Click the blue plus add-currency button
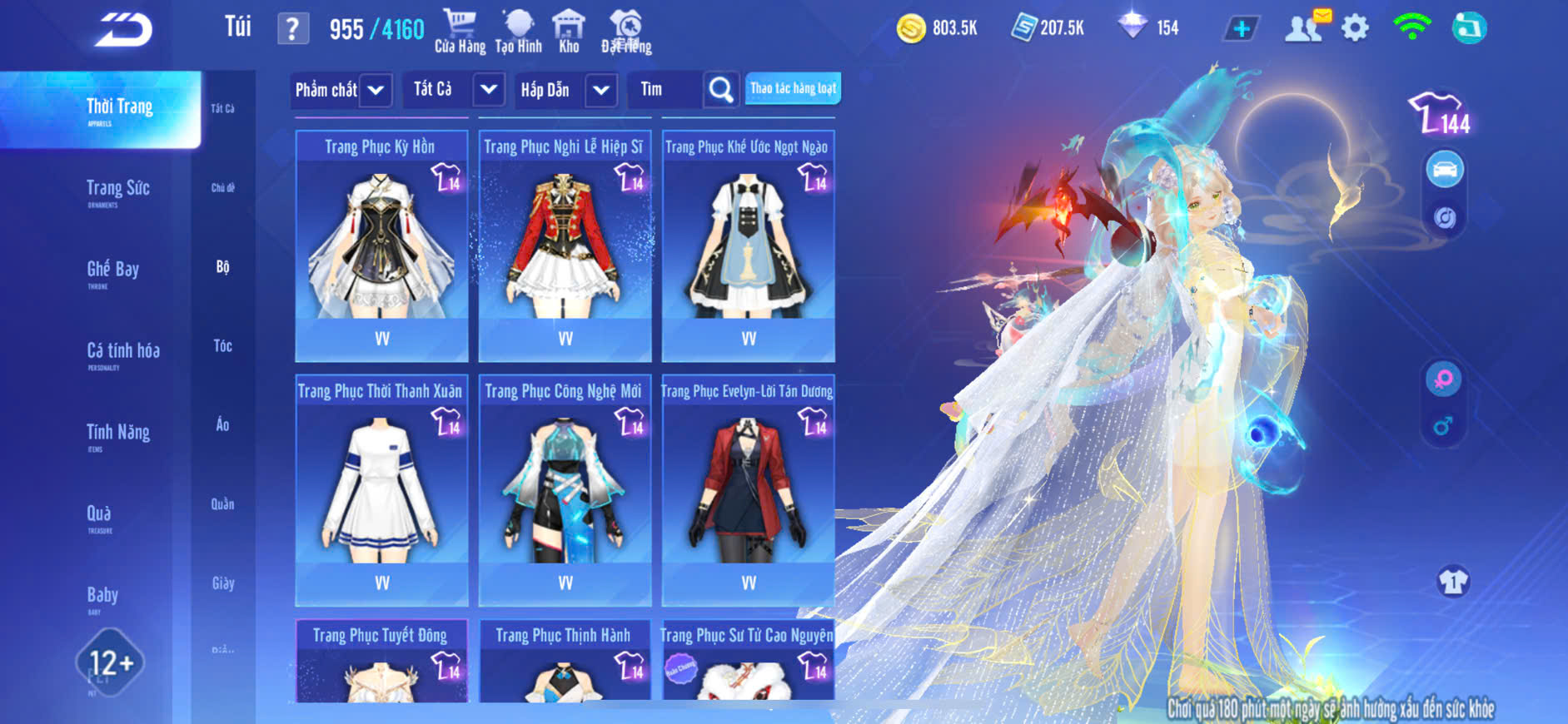This screenshot has height=724, width=1568. click(x=1241, y=29)
